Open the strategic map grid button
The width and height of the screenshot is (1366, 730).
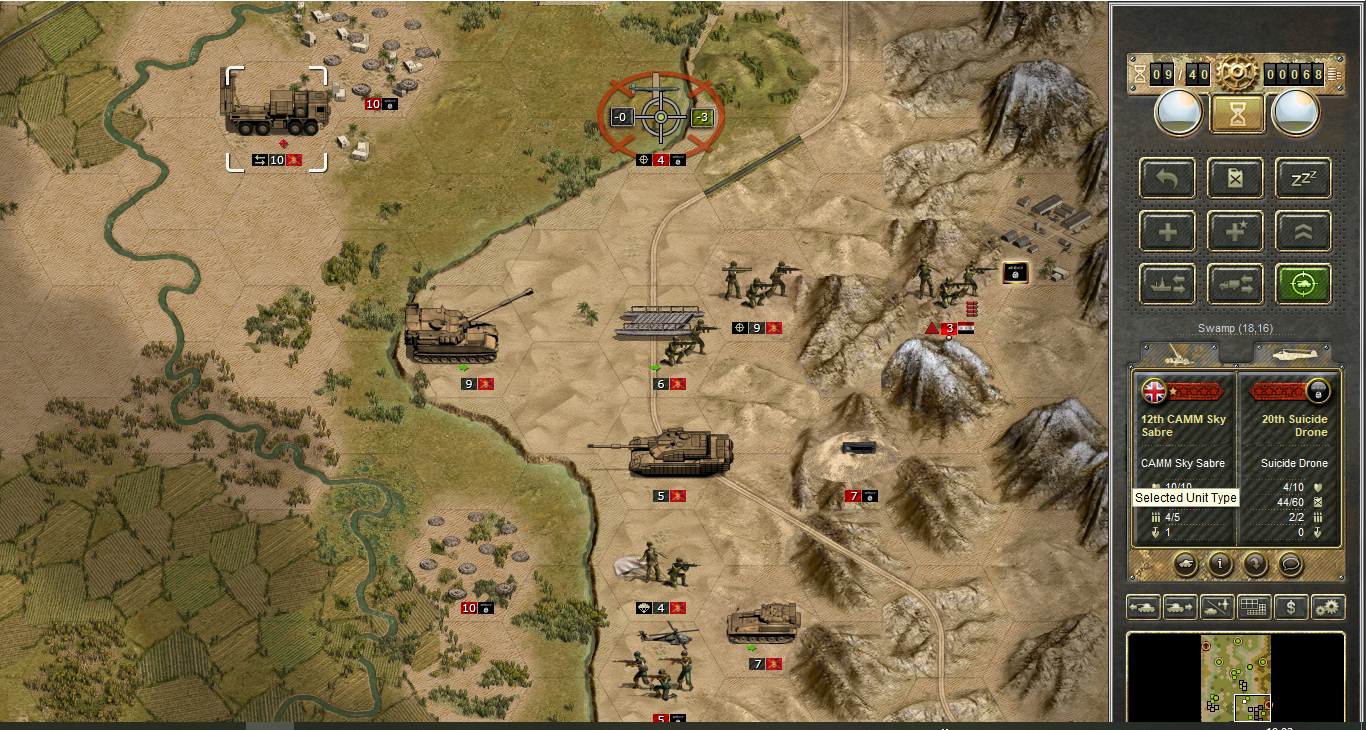click(1254, 606)
